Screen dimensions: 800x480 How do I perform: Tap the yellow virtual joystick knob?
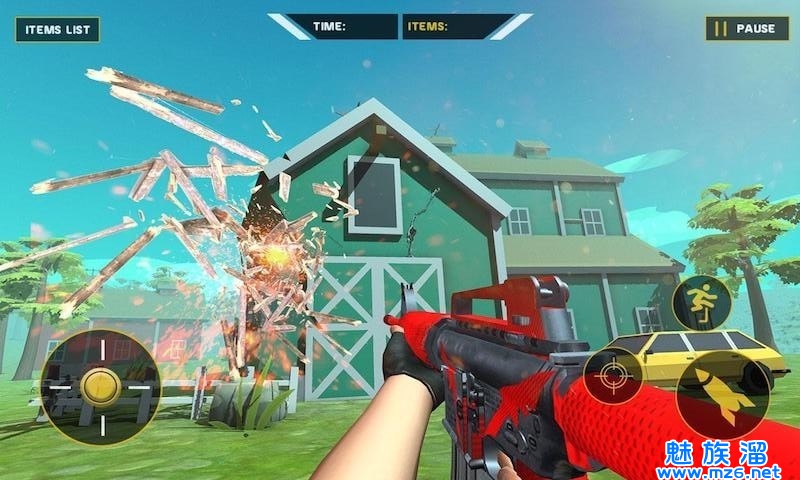point(100,386)
